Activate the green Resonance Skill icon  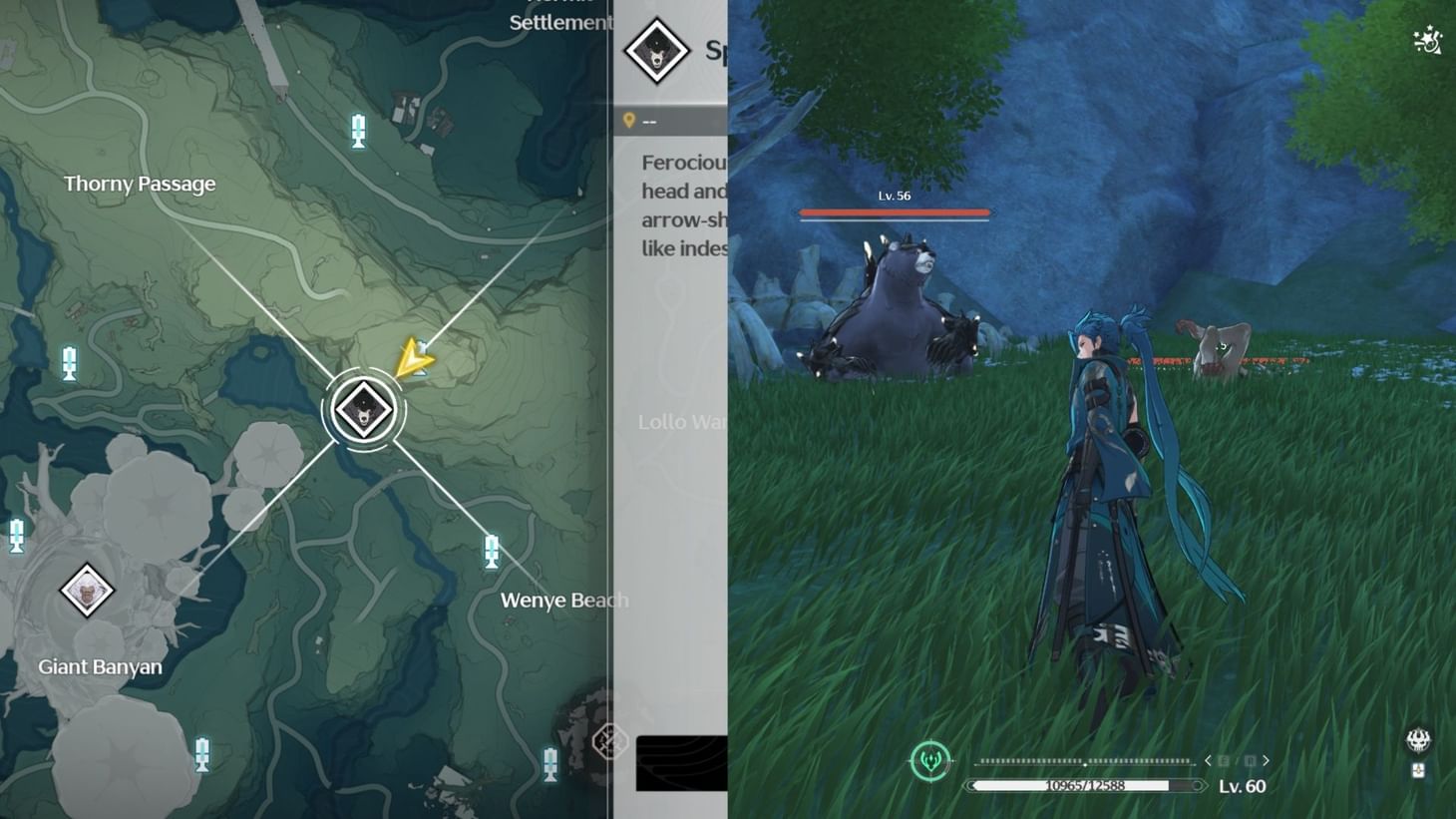(x=929, y=760)
